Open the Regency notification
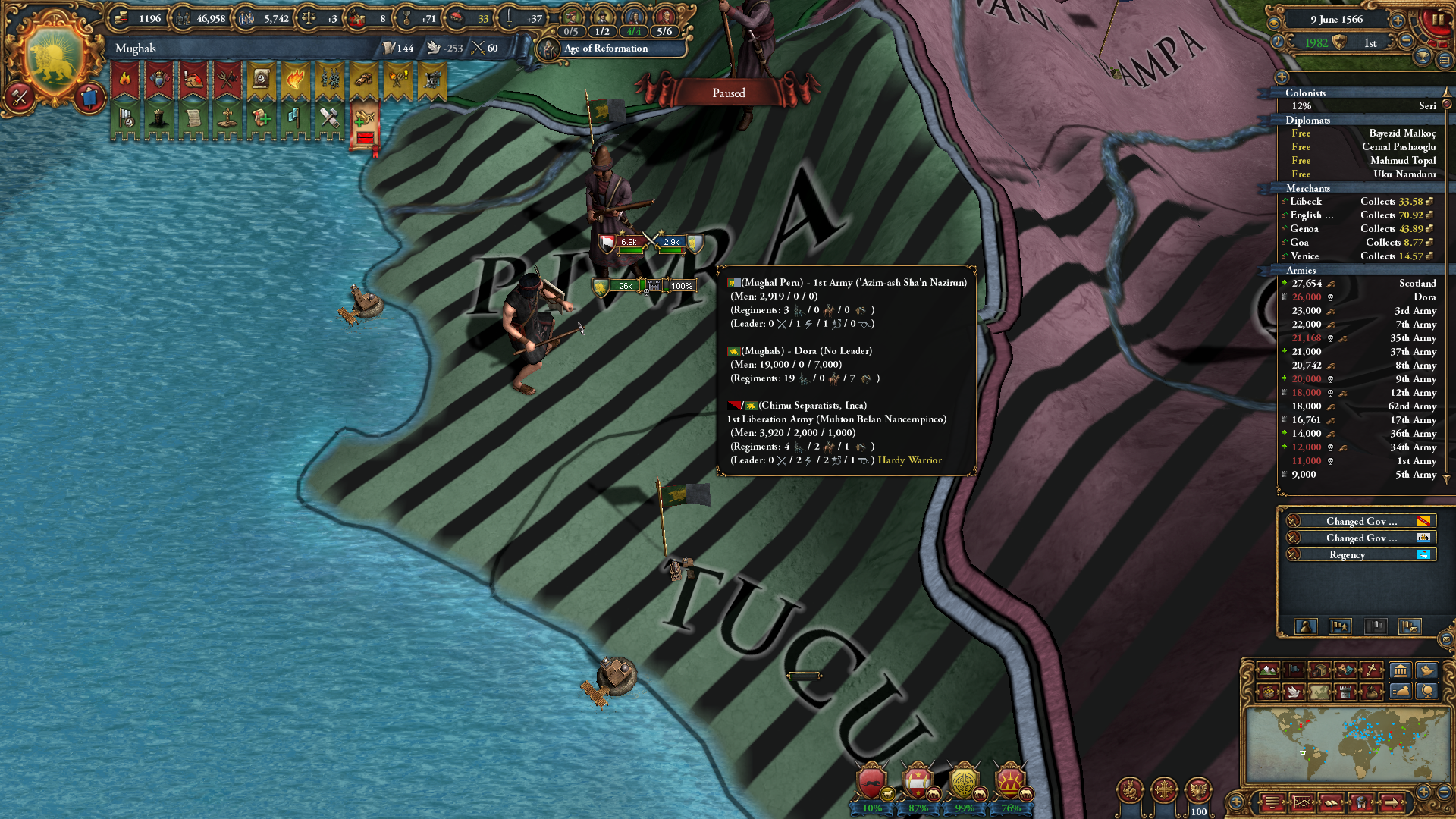Viewport: 1456px width, 819px height. click(x=1348, y=554)
